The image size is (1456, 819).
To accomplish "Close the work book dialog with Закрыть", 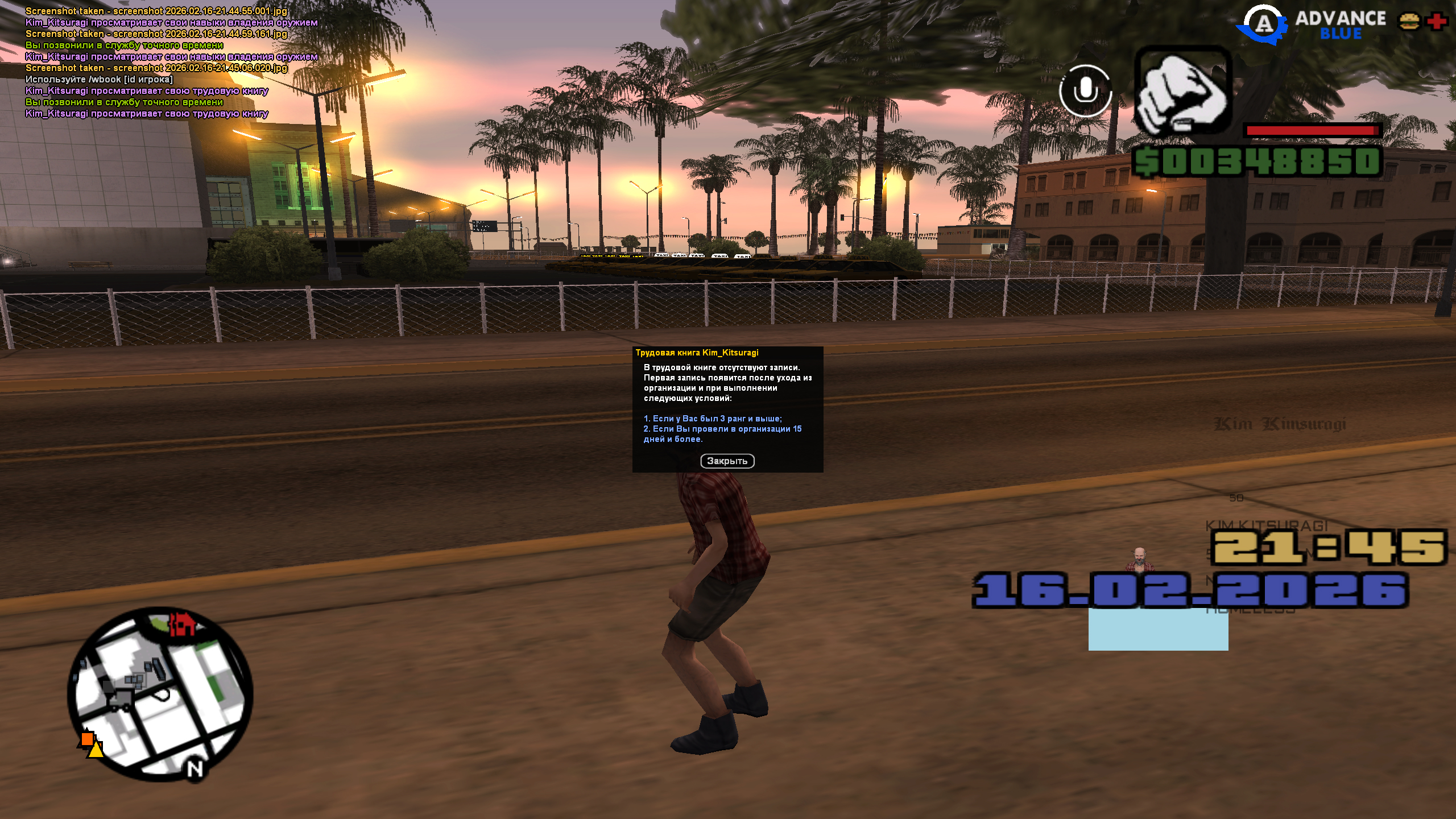I will pos(727,461).
